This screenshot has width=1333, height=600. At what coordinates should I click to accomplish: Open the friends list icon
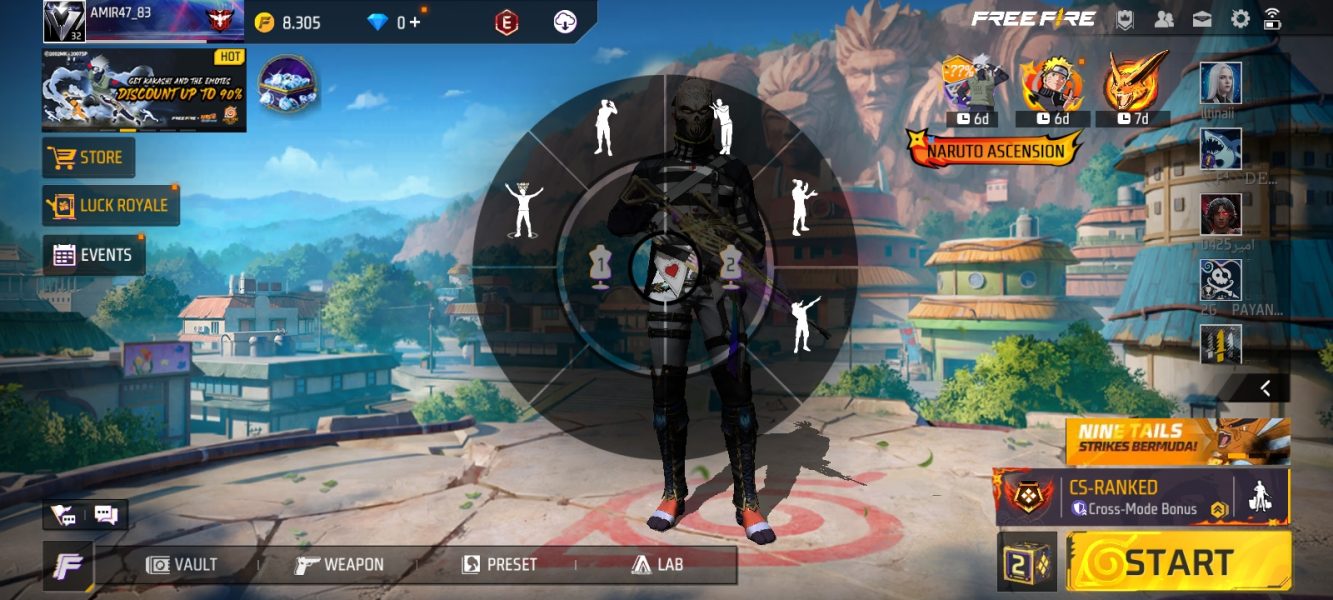pyautogui.click(x=1164, y=19)
